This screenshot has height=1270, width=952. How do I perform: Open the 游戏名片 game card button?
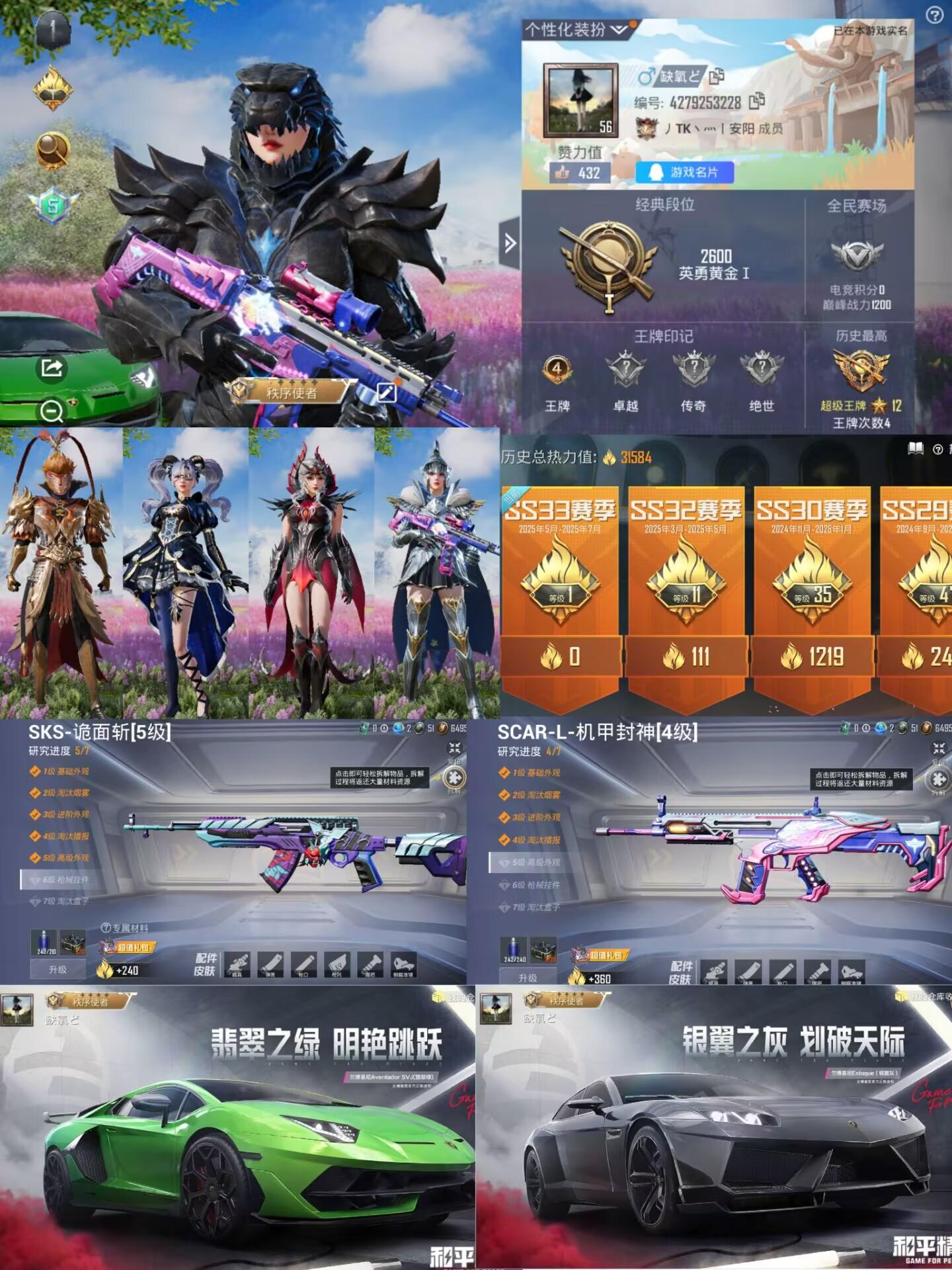pos(684,173)
